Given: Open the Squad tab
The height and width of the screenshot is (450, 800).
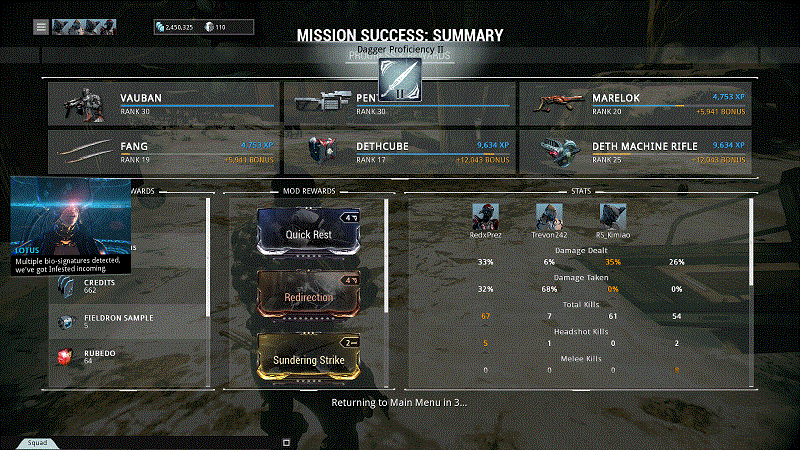Looking at the screenshot, I should [37, 441].
